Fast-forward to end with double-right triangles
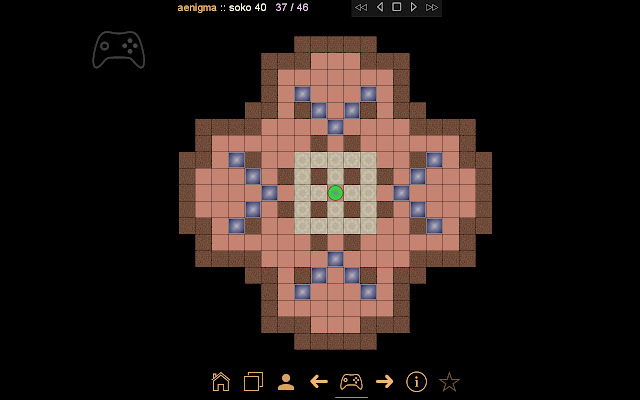 tap(431, 7)
